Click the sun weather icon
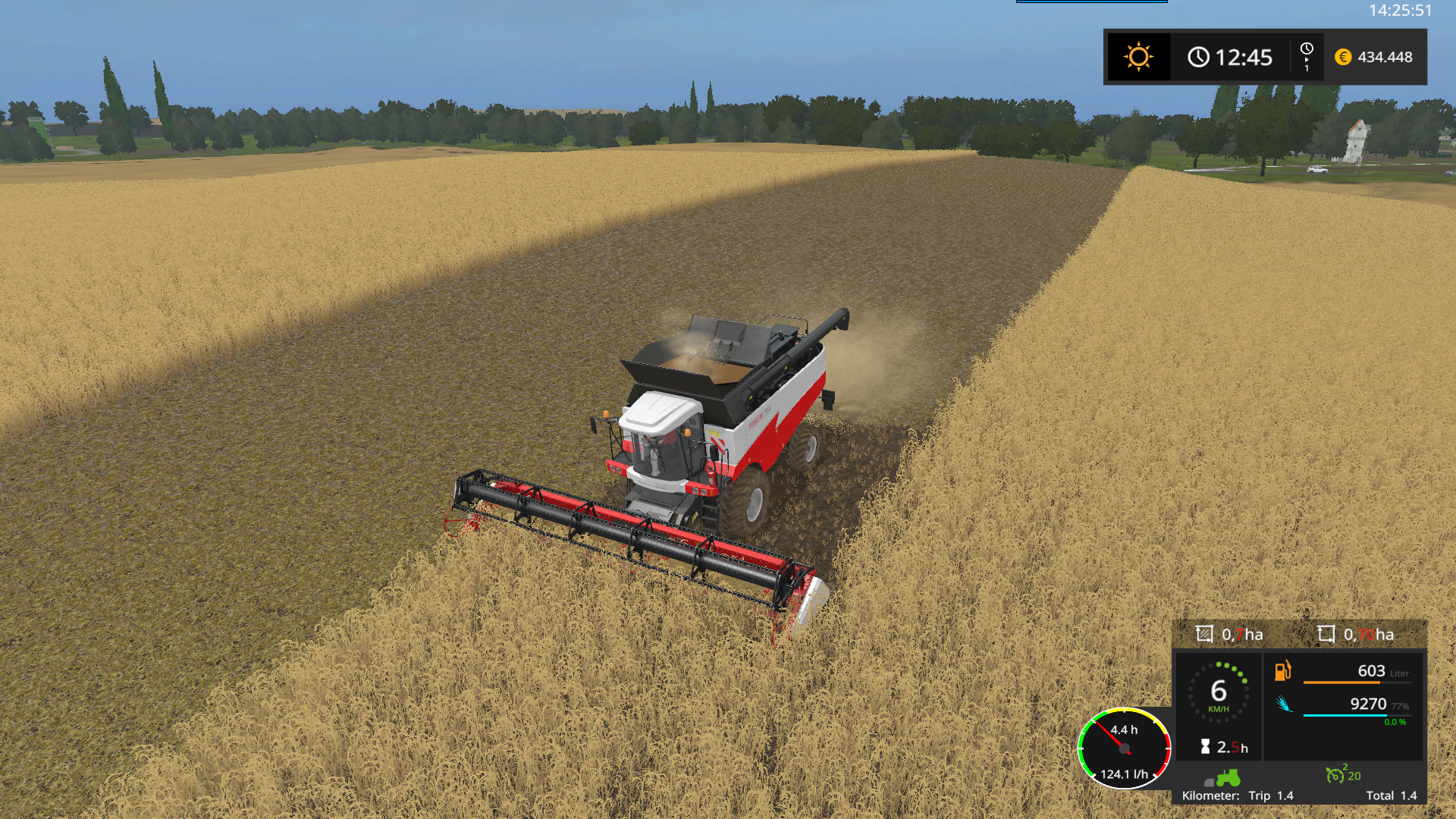Viewport: 1456px width, 819px height. pos(1138,57)
